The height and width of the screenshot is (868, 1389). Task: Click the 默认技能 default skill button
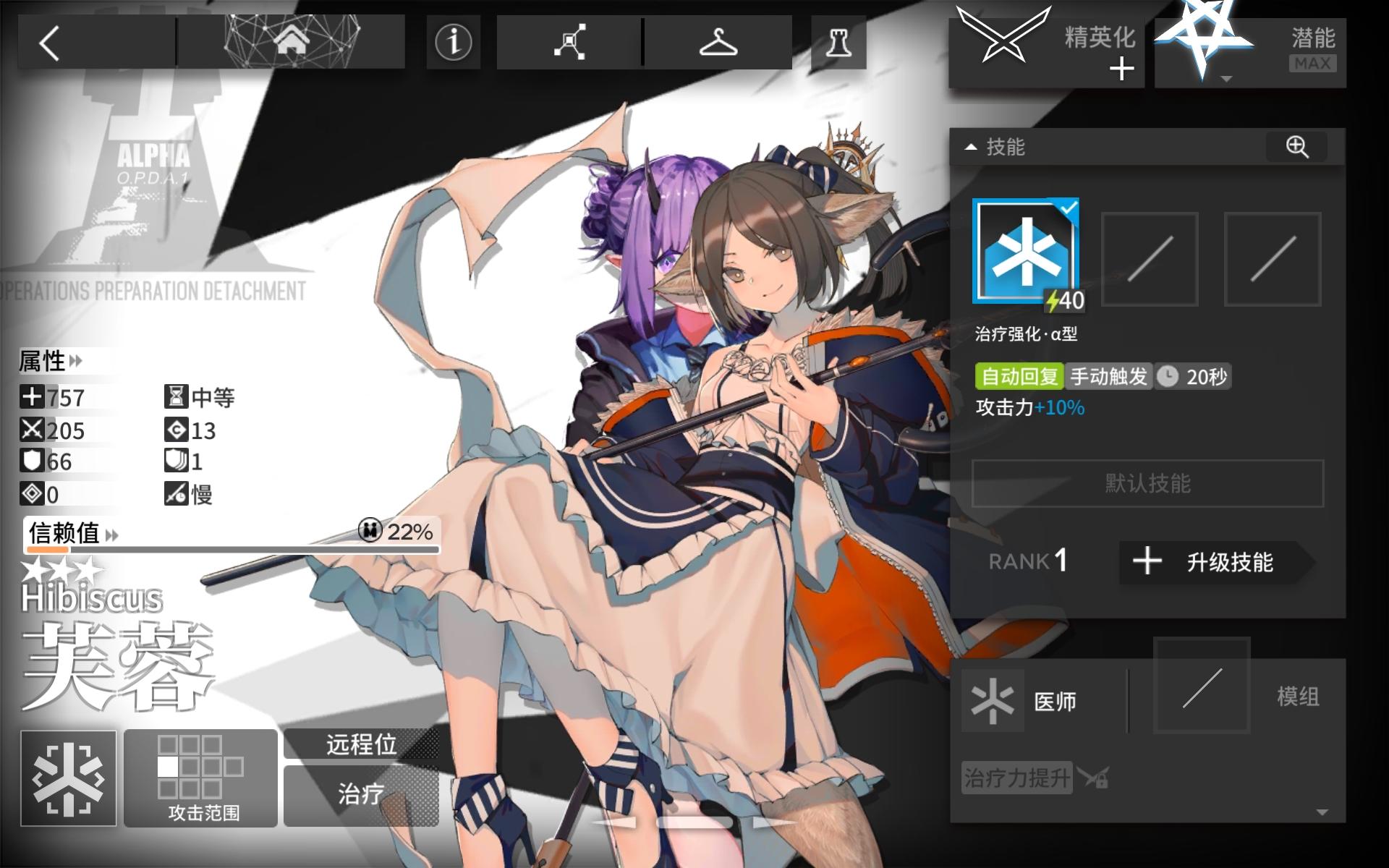[1147, 484]
